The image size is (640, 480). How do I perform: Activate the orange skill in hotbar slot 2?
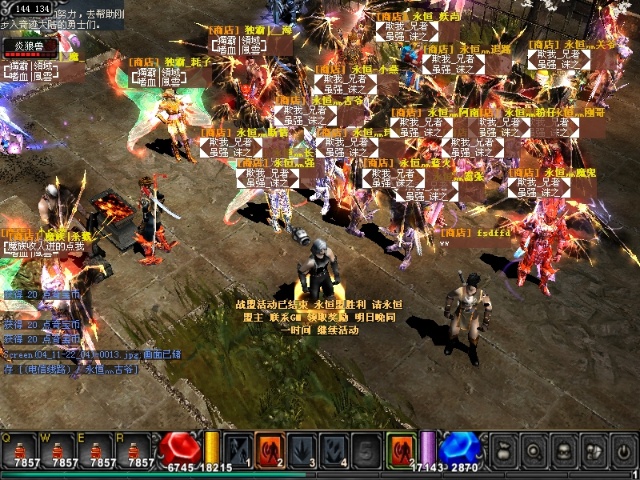[x=270, y=450]
